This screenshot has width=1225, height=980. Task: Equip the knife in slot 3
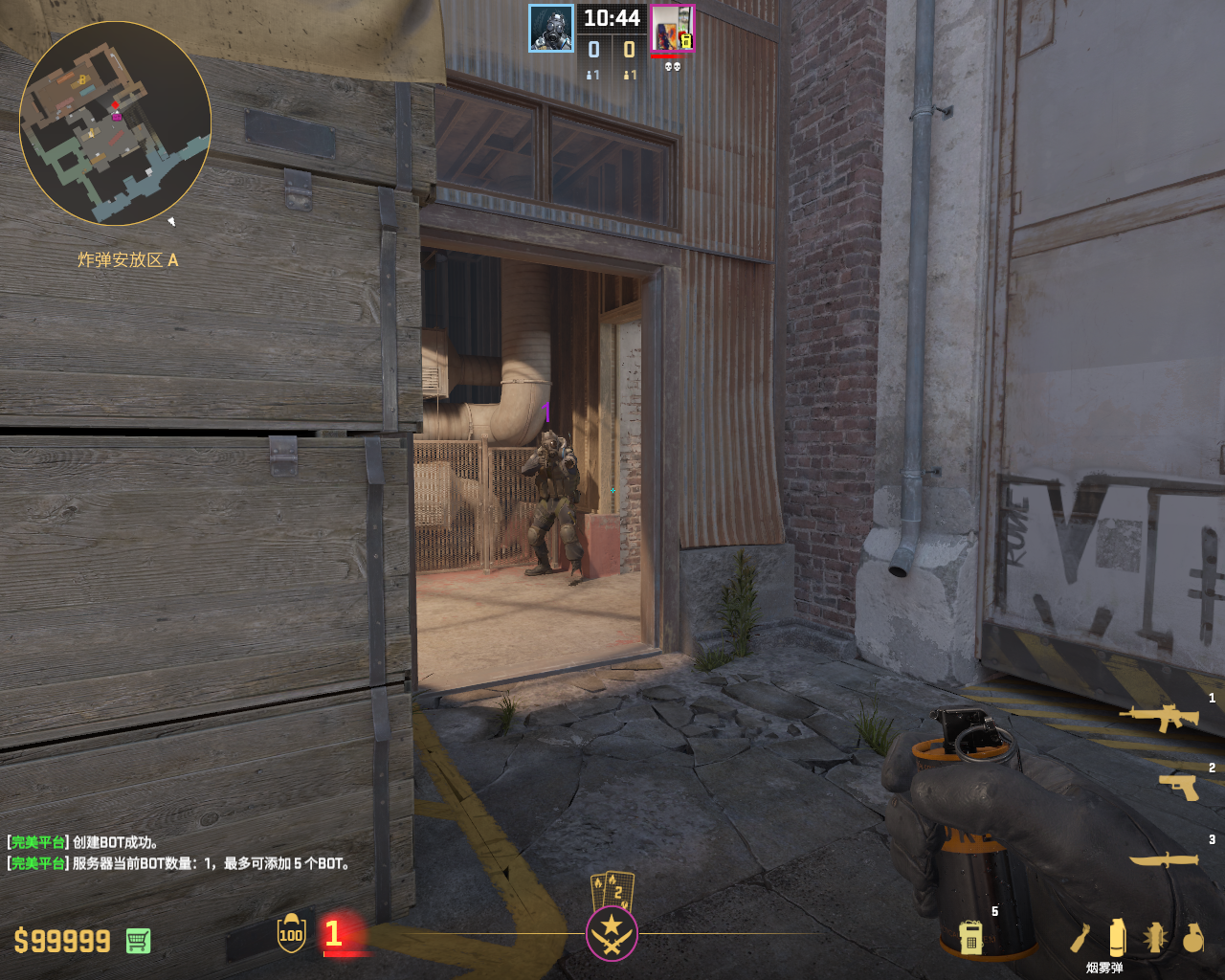tap(1164, 859)
